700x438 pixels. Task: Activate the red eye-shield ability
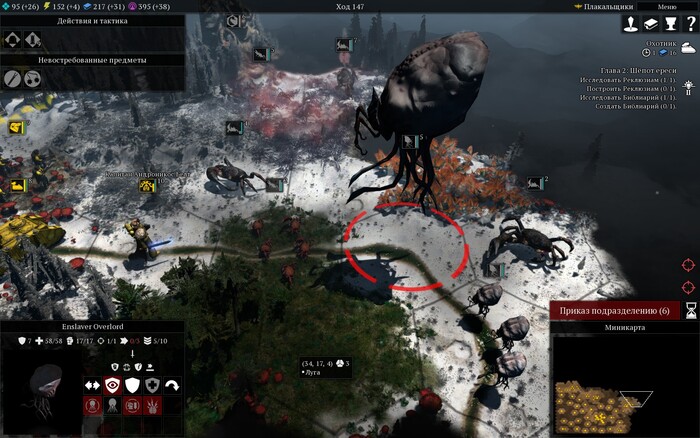click(x=113, y=385)
